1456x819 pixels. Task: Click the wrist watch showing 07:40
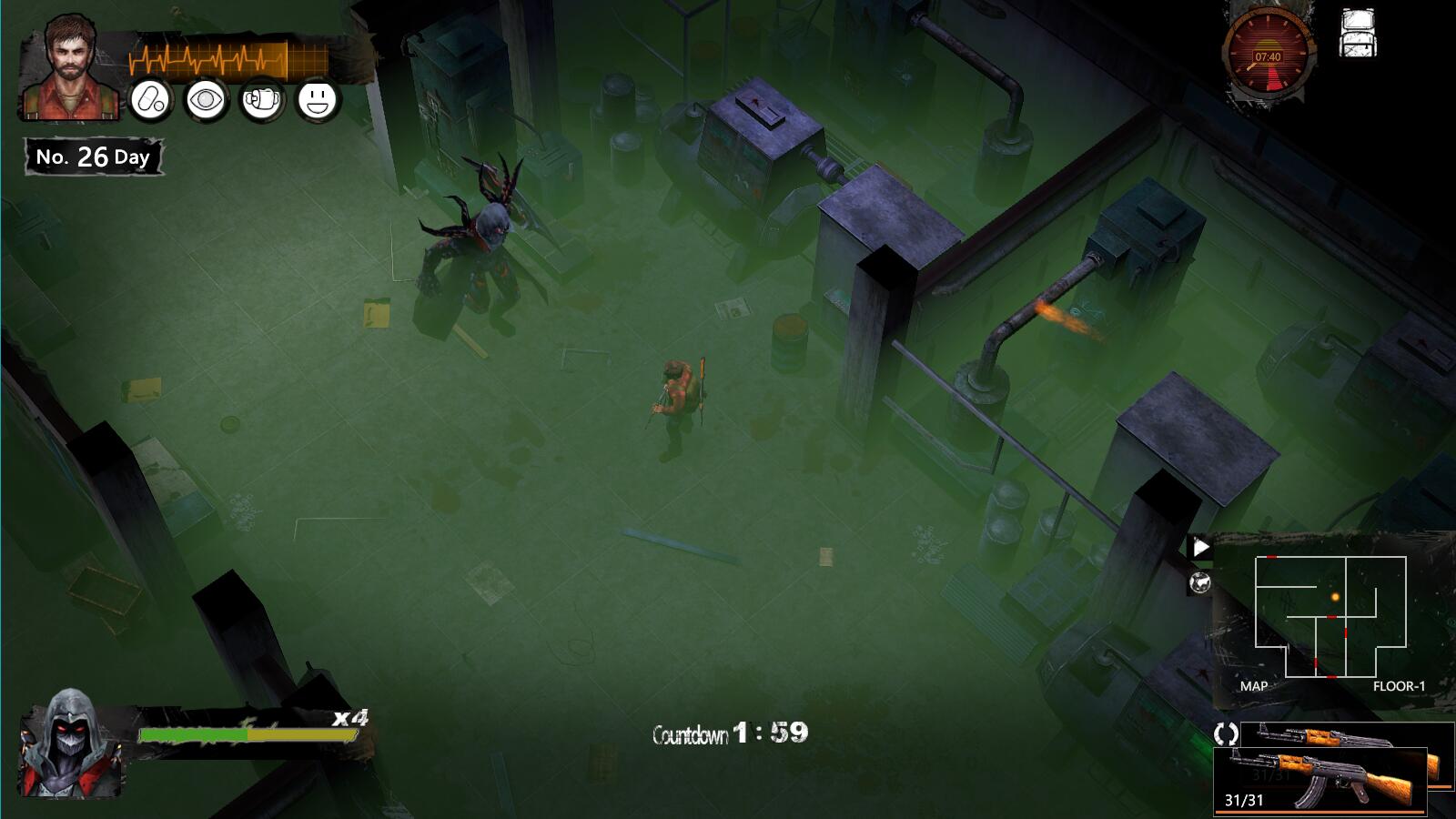[1268, 53]
